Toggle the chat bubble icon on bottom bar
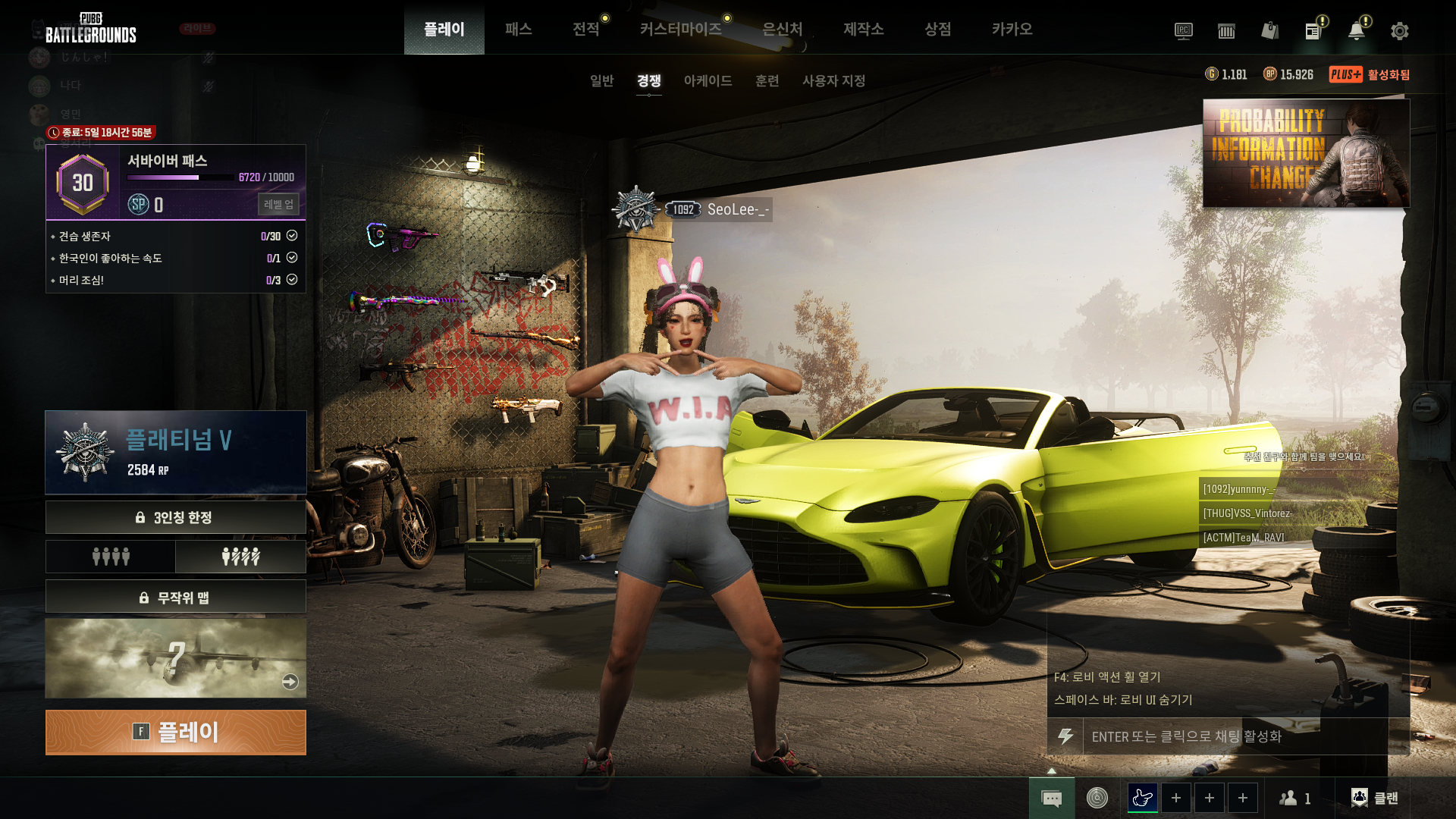 click(1051, 798)
